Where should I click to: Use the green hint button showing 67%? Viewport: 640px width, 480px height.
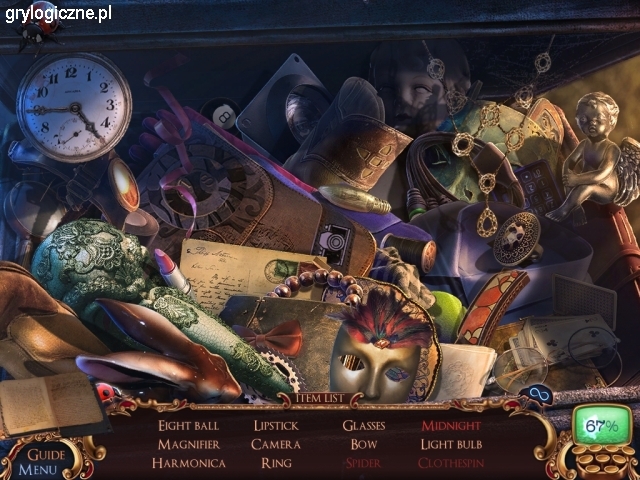[x=601, y=427]
